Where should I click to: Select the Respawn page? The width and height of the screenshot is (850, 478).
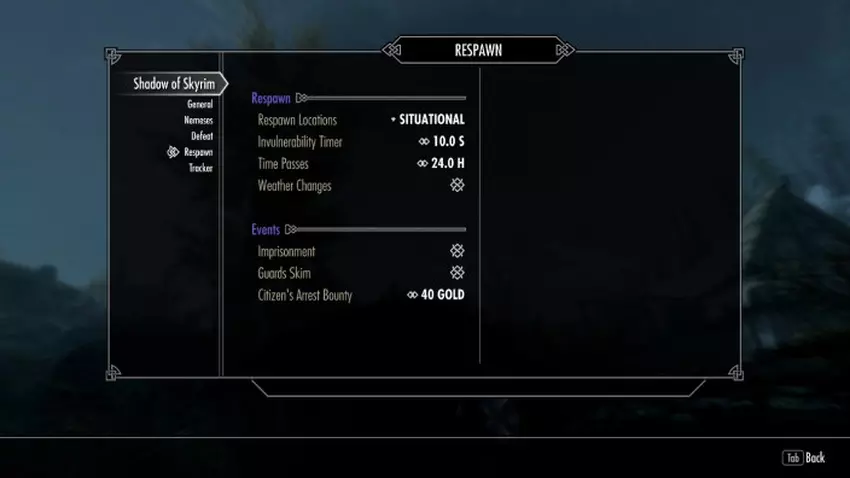click(x=198, y=152)
